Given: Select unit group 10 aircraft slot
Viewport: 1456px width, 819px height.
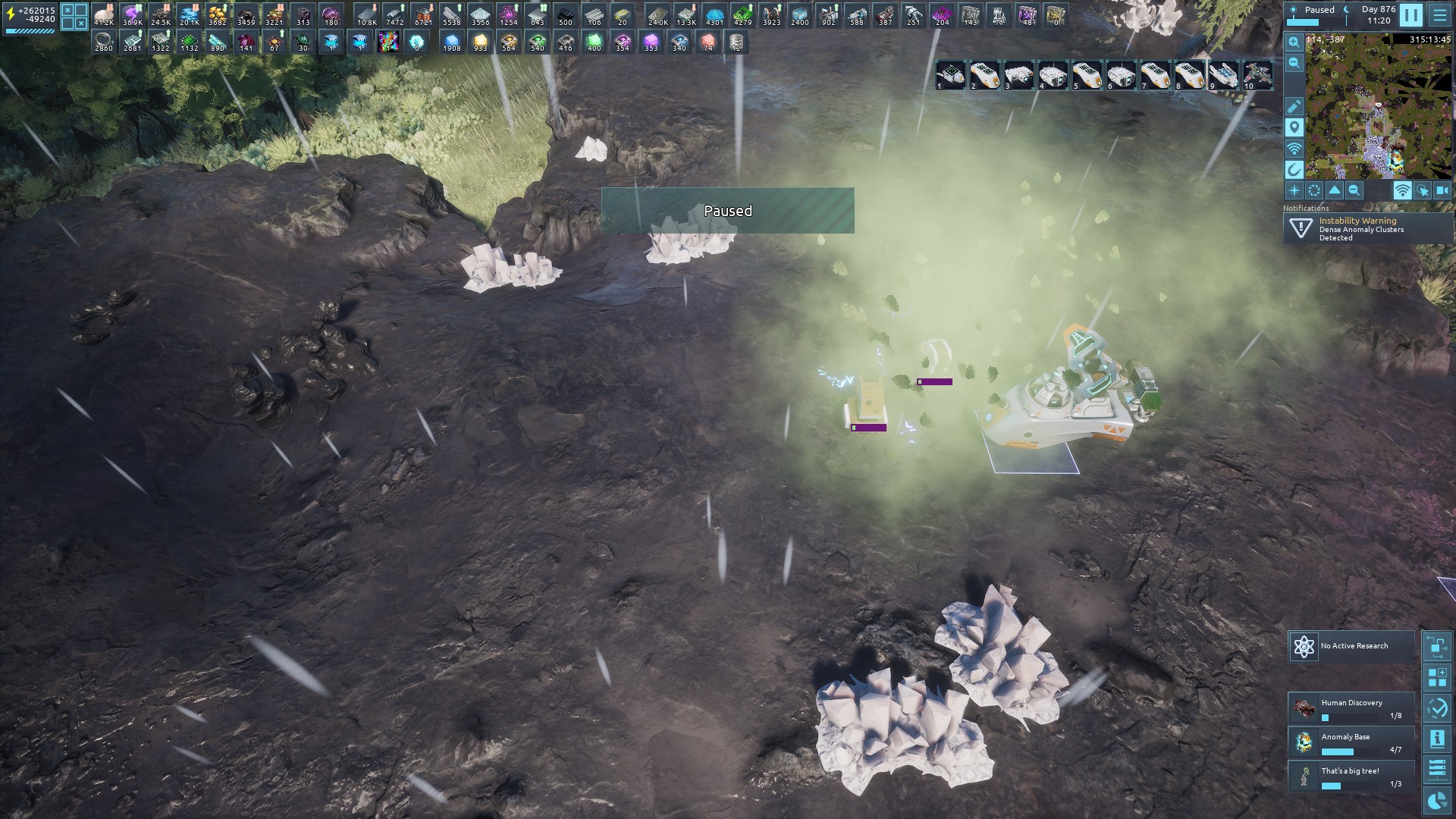Looking at the screenshot, I should pyautogui.click(x=1257, y=76).
